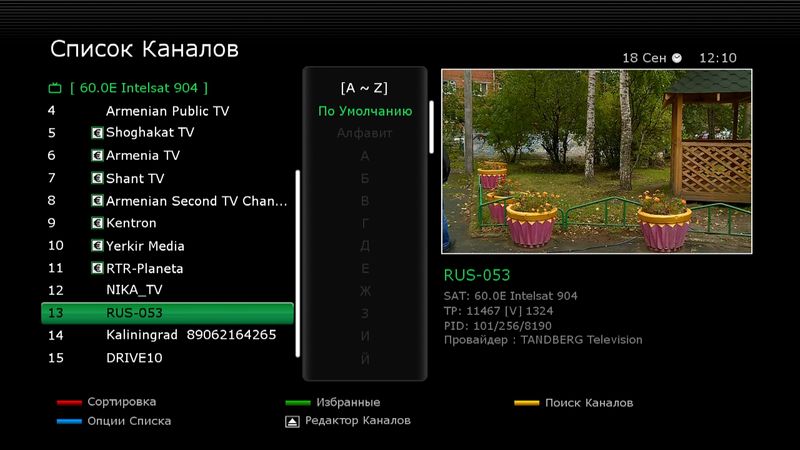Choose the По Умолчанию sort option

[x=365, y=111]
